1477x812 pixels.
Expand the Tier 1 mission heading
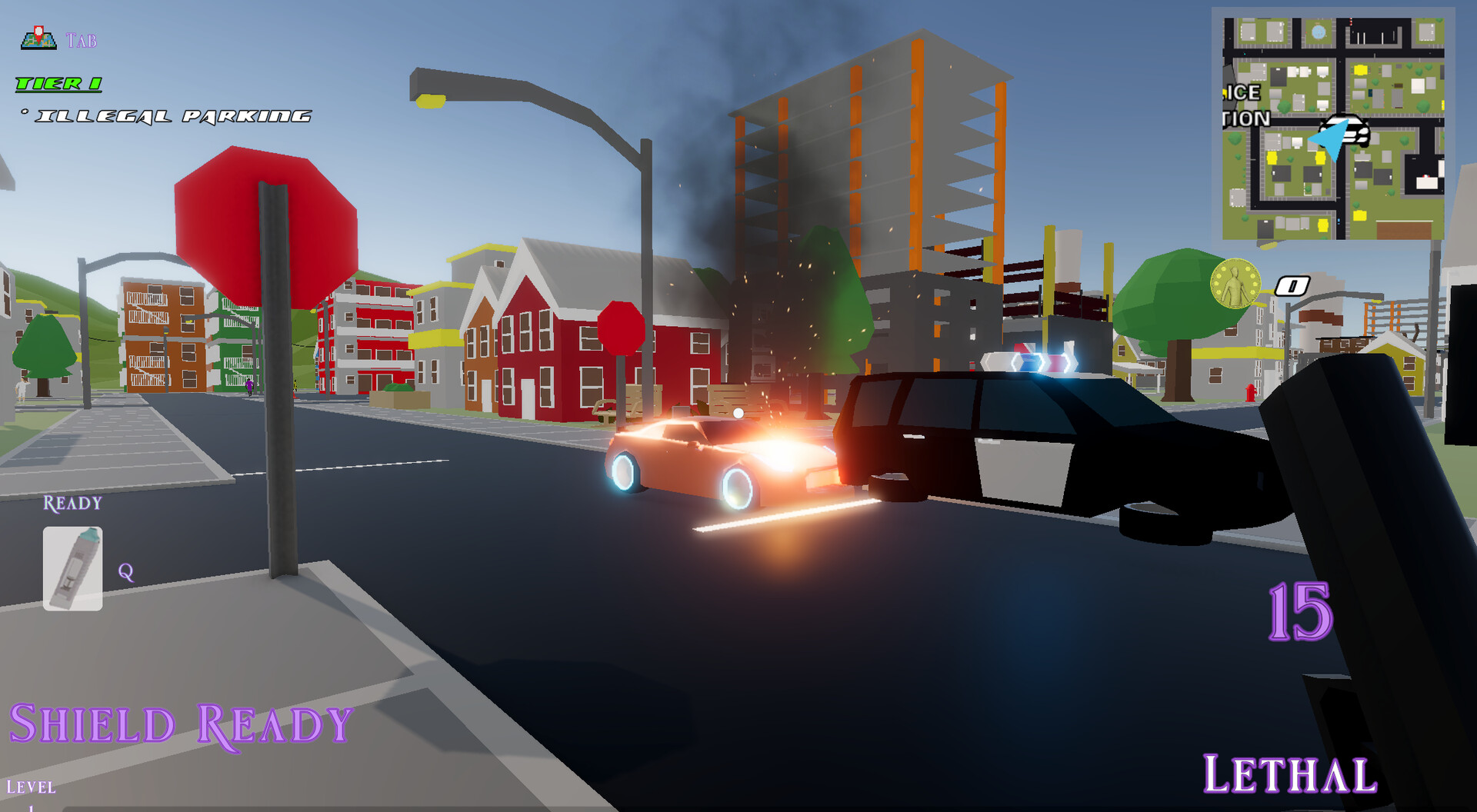coord(58,82)
